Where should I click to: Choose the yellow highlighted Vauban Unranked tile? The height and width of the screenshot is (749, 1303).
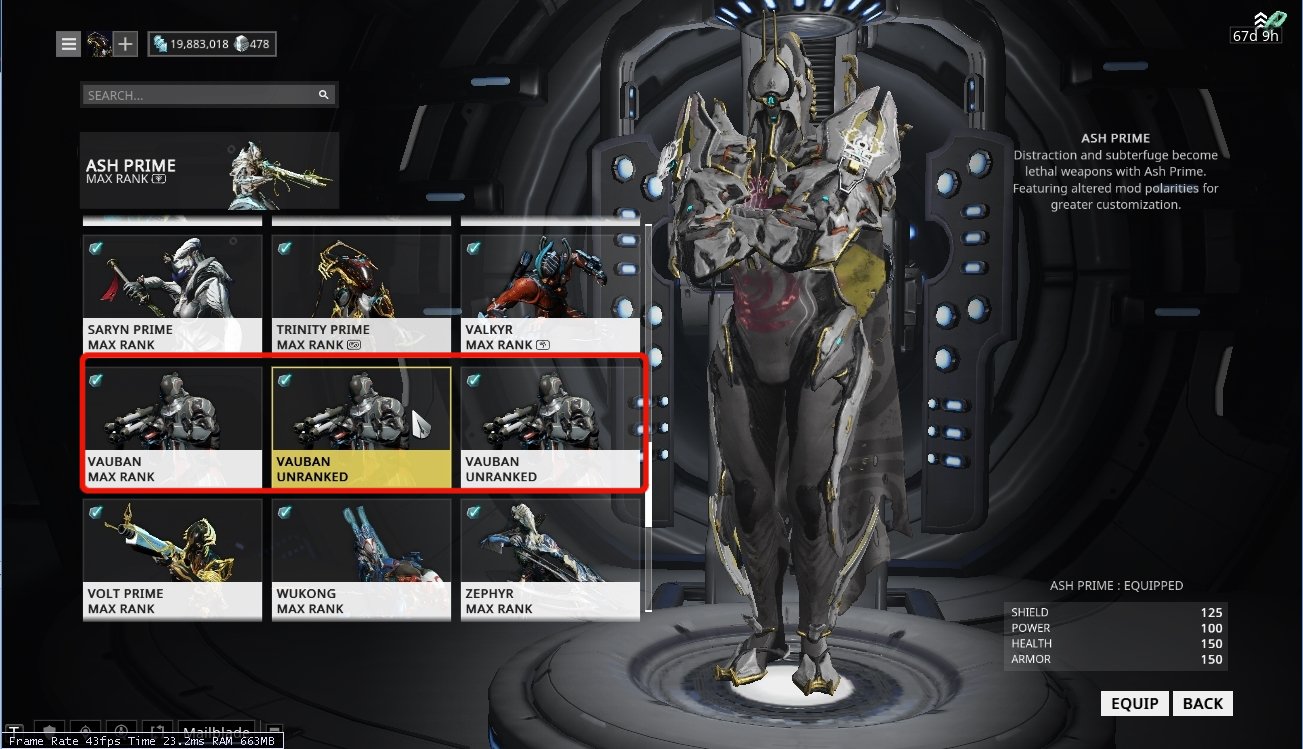[361, 427]
